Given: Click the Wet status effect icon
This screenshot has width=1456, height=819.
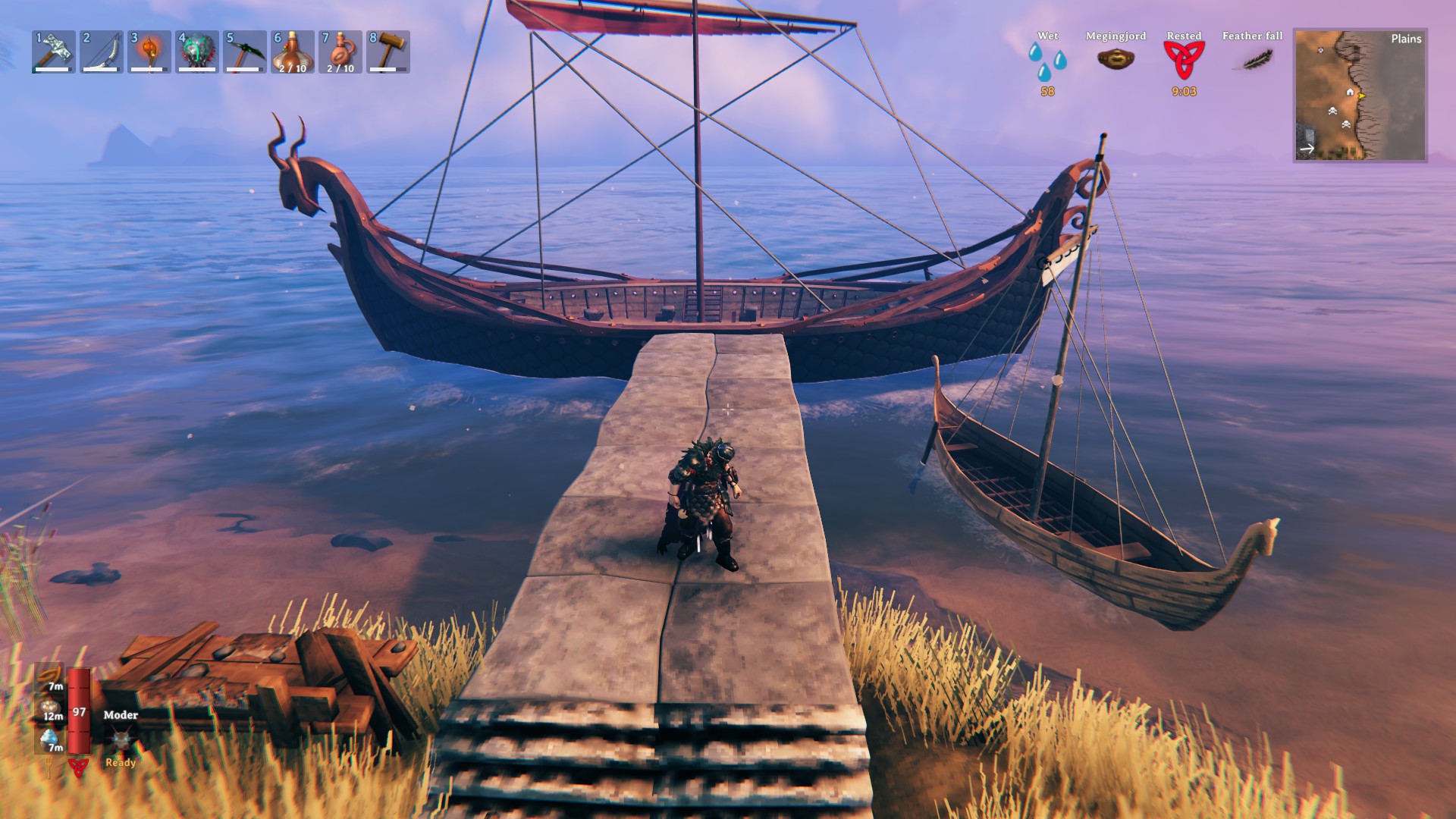Looking at the screenshot, I should click(1047, 61).
